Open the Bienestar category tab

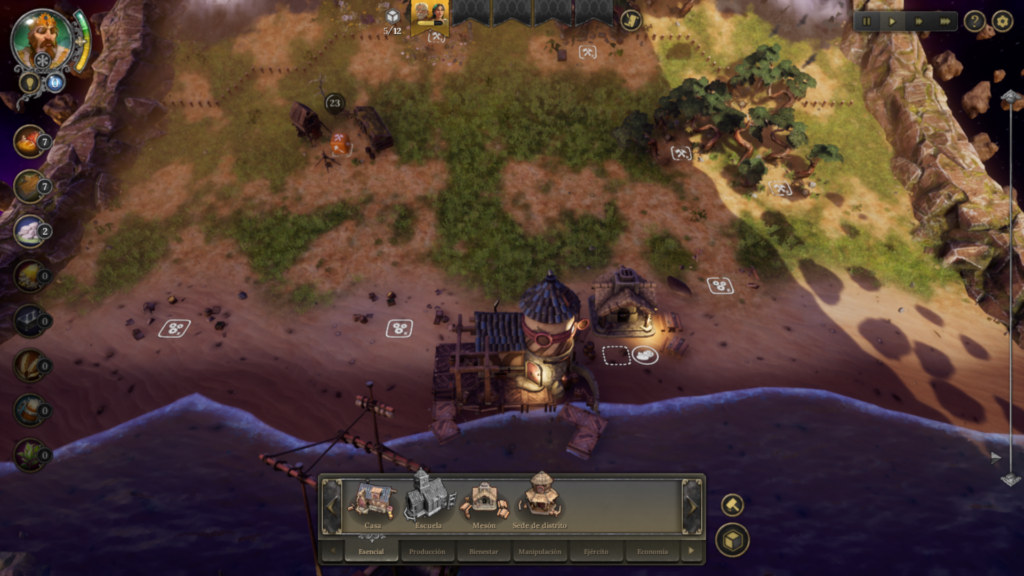point(483,551)
